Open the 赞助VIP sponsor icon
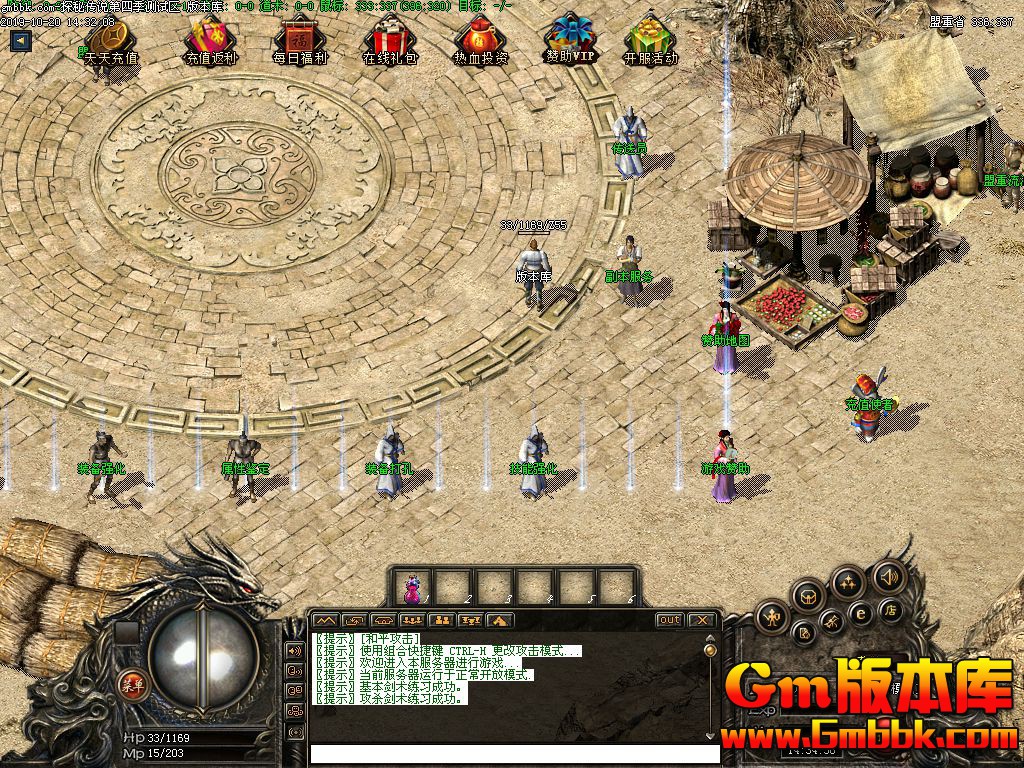1024x768 pixels. [570, 41]
